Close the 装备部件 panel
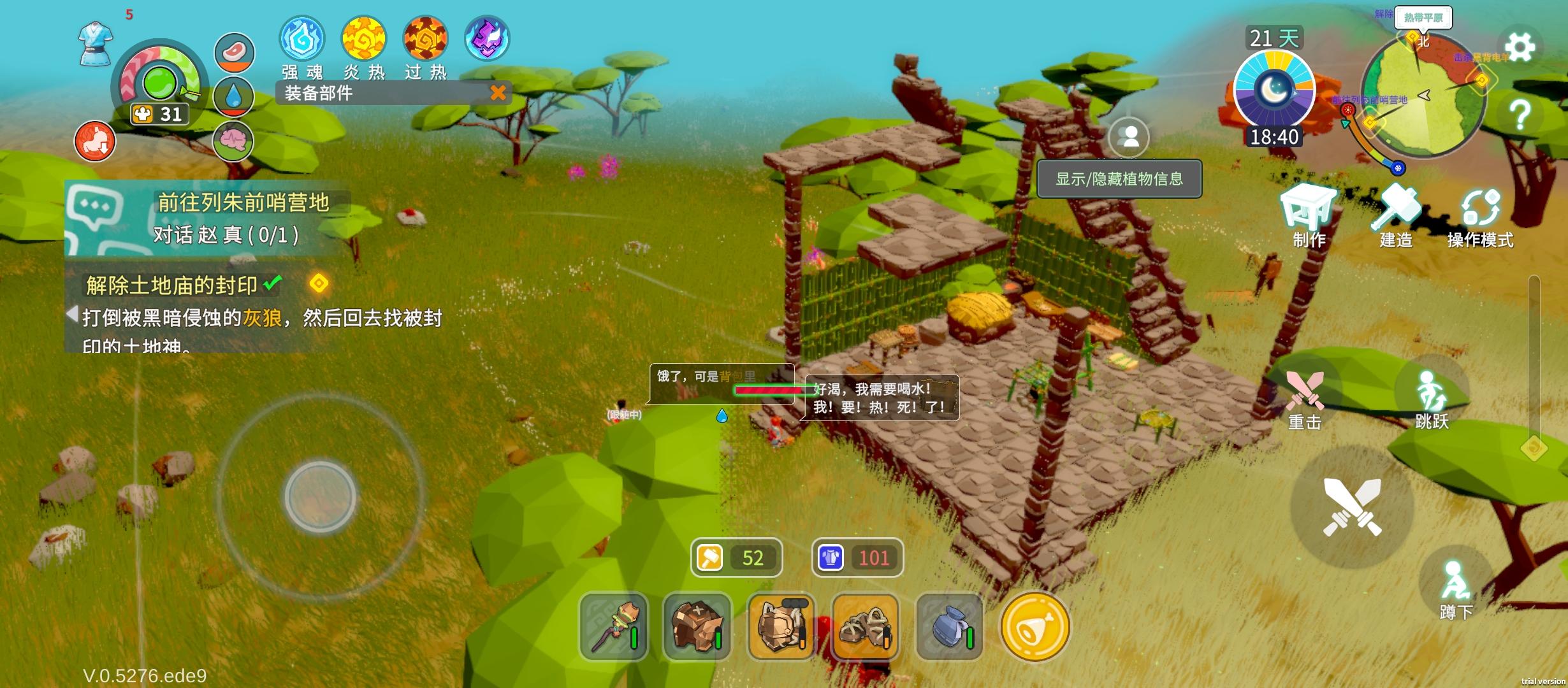 [498, 93]
